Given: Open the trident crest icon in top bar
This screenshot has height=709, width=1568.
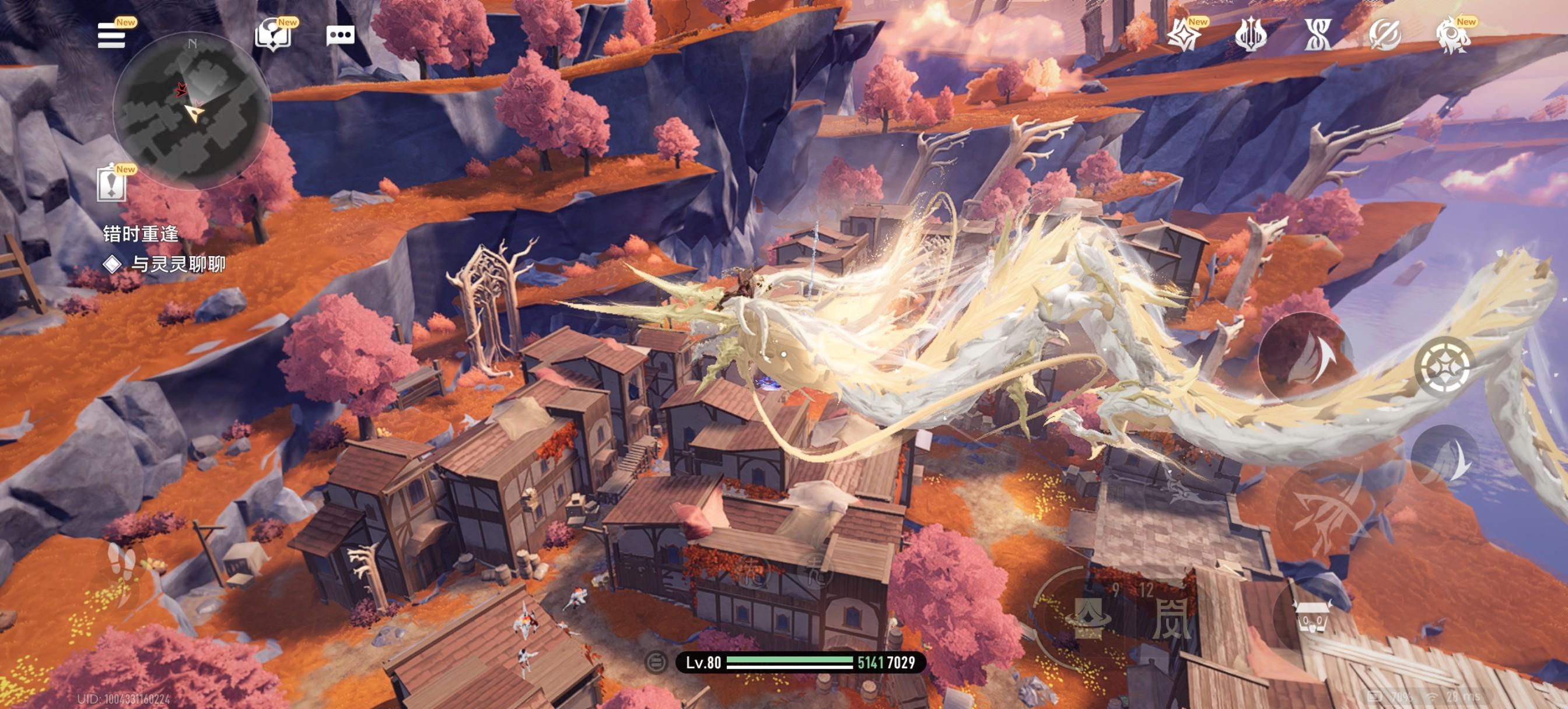Looking at the screenshot, I should [1251, 36].
